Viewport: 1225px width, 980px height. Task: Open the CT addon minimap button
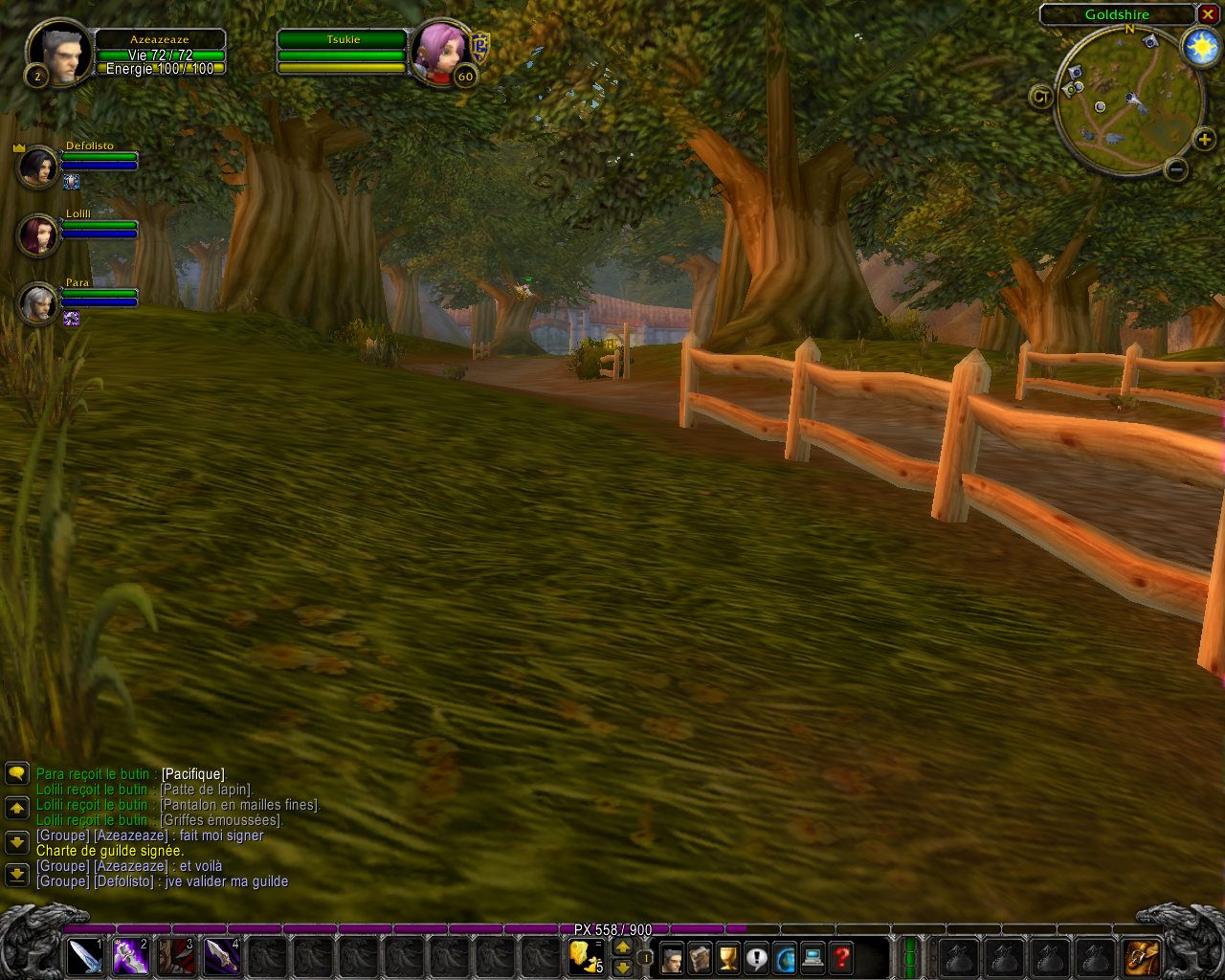pos(1041,96)
